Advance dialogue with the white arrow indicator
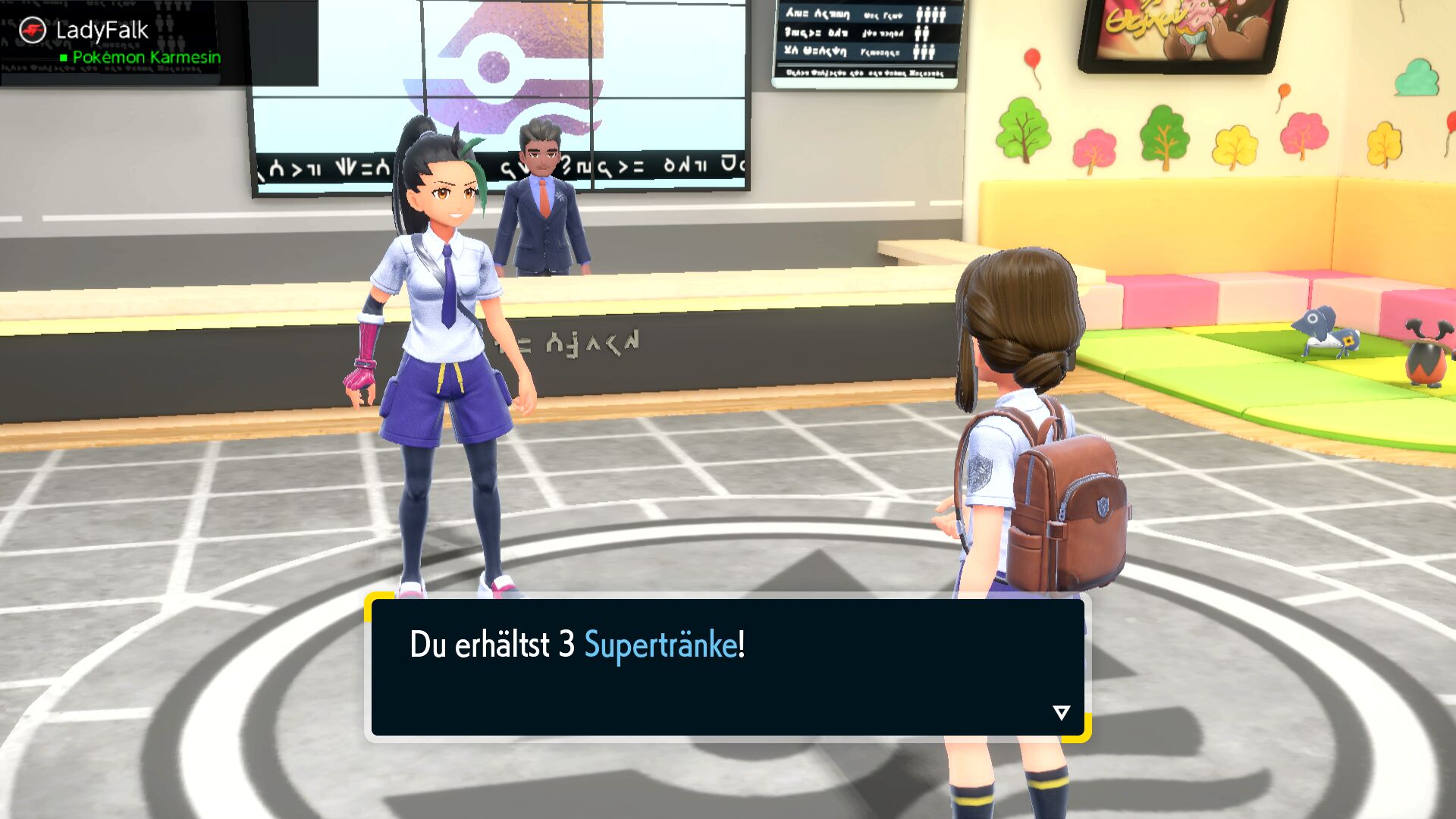This screenshot has width=1456, height=819. coord(1061,712)
